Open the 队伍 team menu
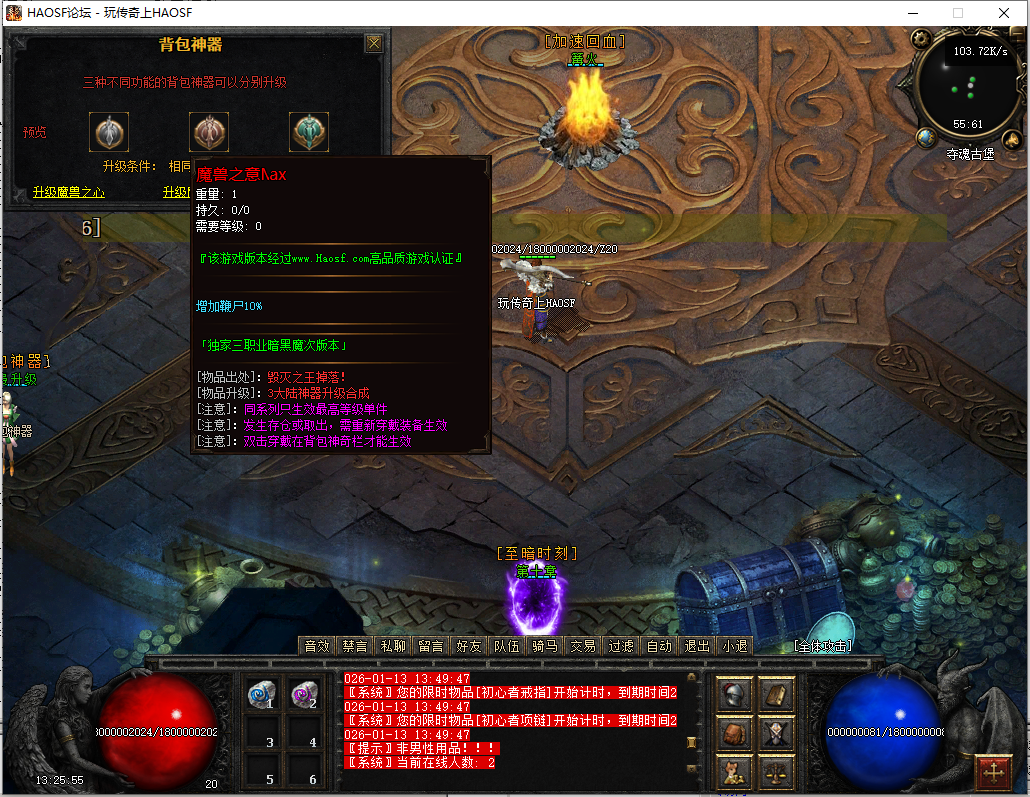The height and width of the screenshot is (797, 1030). click(507, 646)
